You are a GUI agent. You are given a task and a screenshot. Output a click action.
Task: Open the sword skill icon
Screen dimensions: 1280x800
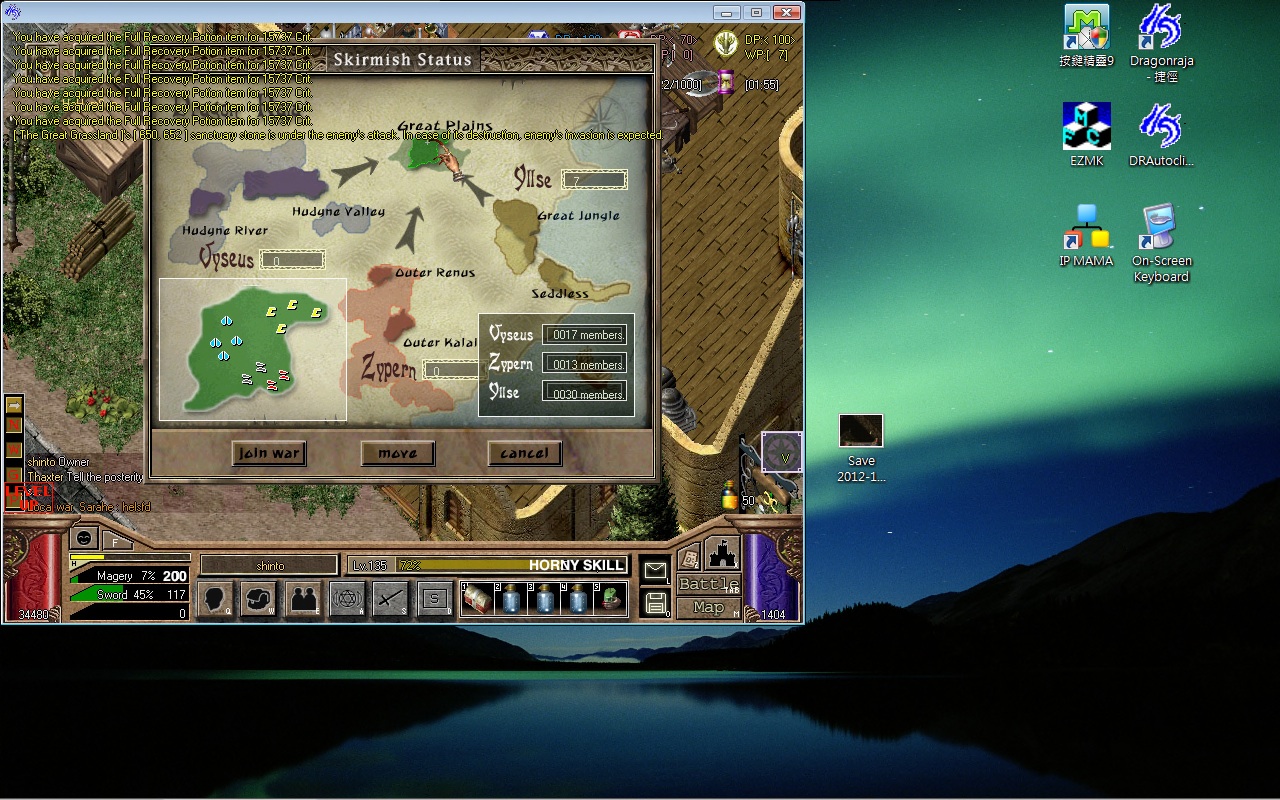tap(390, 599)
